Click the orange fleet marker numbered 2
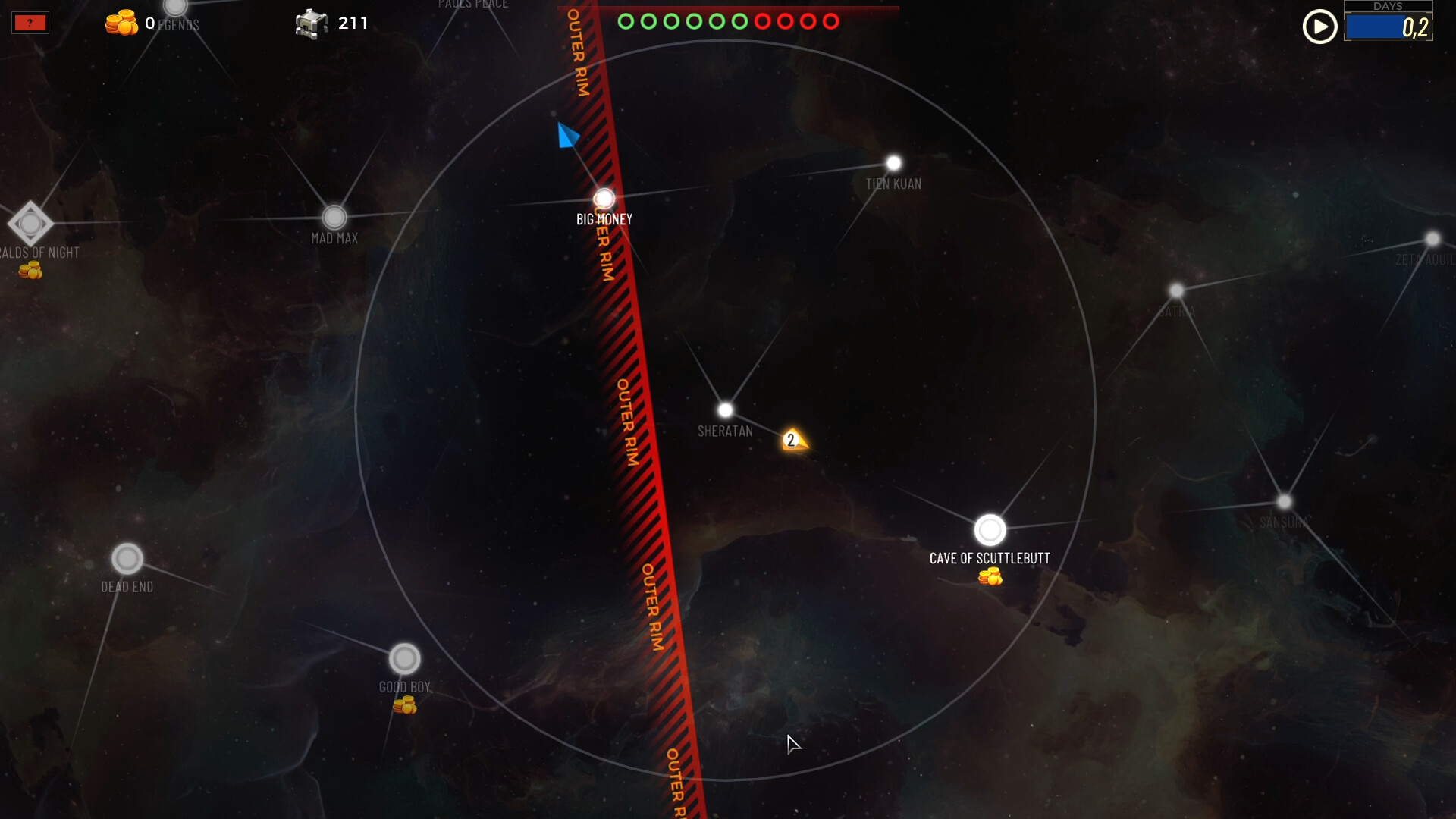 pyautogui.click(x=792, y=440)
